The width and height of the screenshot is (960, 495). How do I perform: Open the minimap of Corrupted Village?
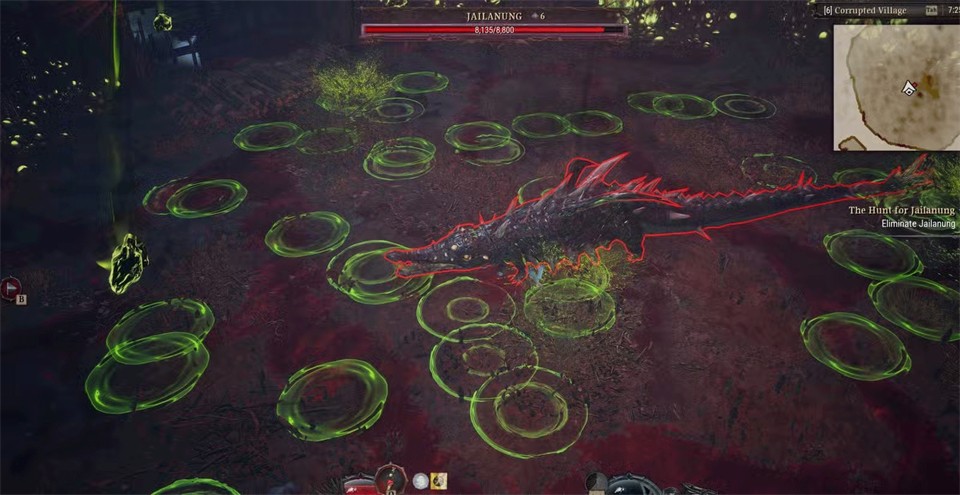896,86
